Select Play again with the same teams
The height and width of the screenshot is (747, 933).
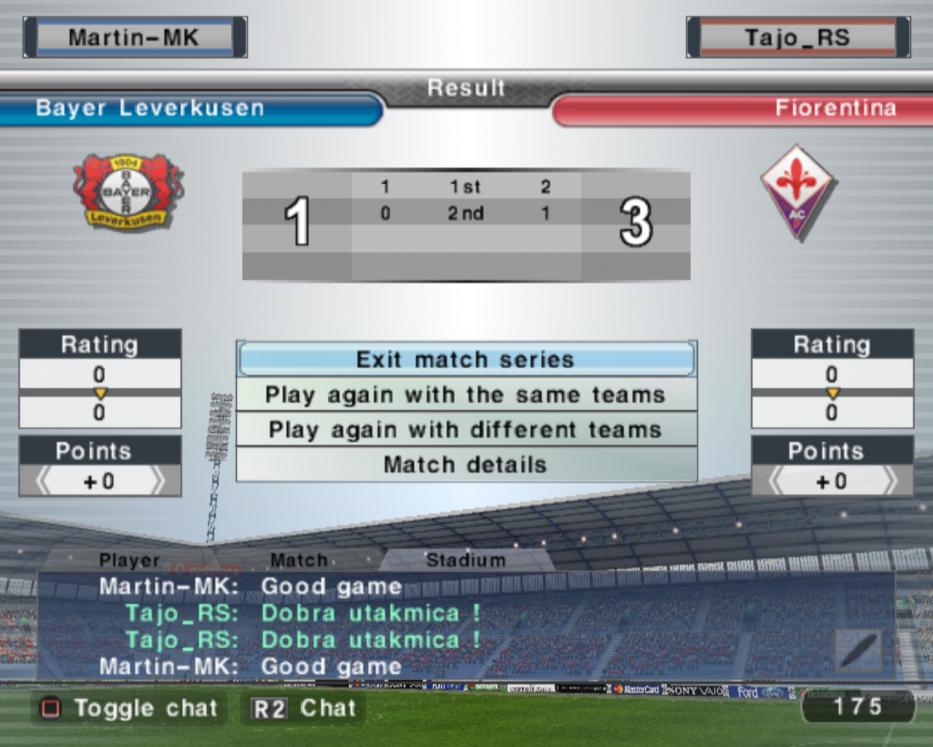(x=466, y=395)
